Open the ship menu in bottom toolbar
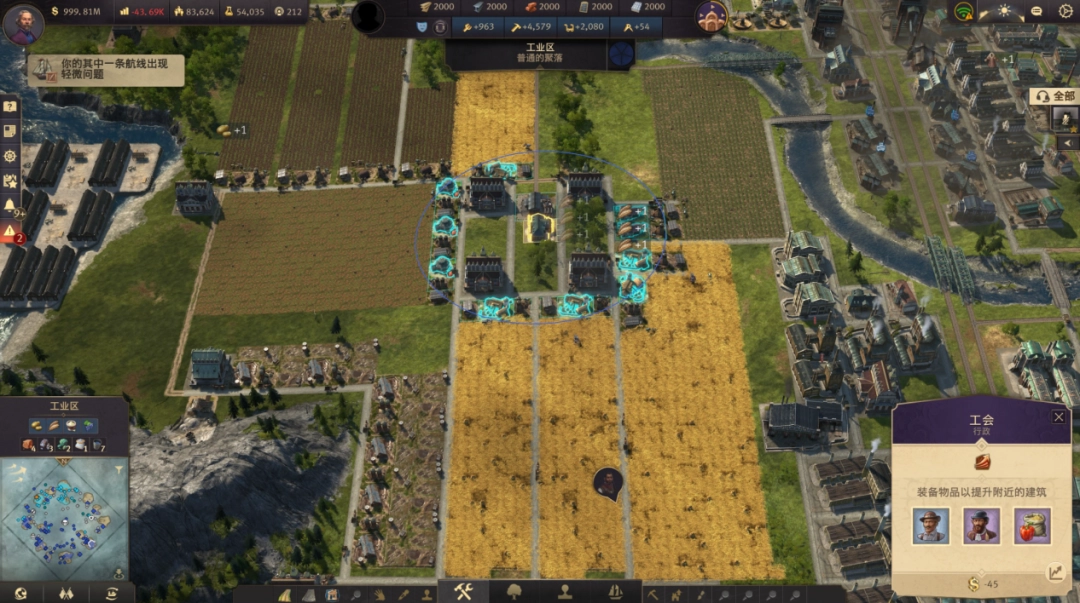The width and height of the screenshot is (1080, 603). pos(616,591)
